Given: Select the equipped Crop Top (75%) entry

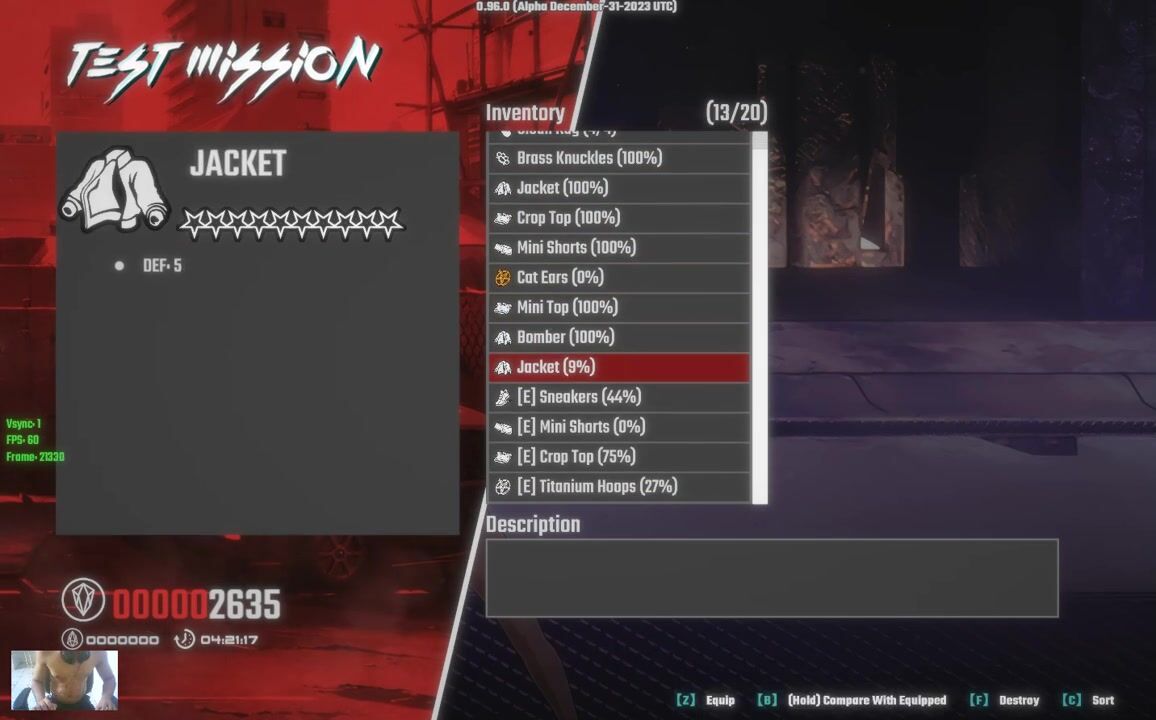Looking at the screenshot, I should coord(618,457).
